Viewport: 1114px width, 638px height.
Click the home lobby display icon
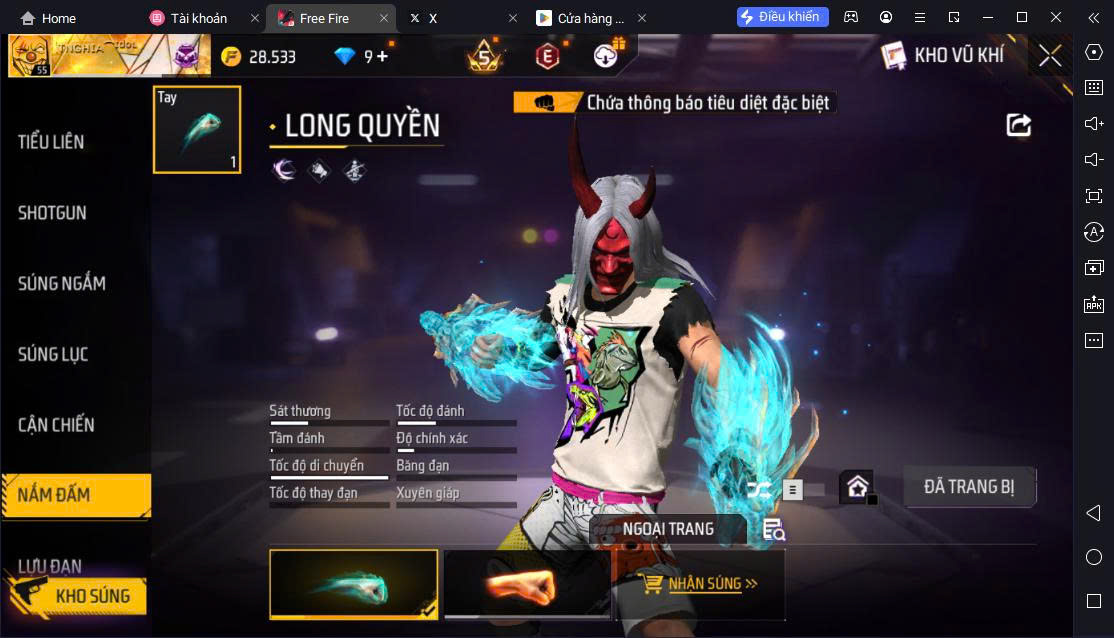tap(857, 487)
